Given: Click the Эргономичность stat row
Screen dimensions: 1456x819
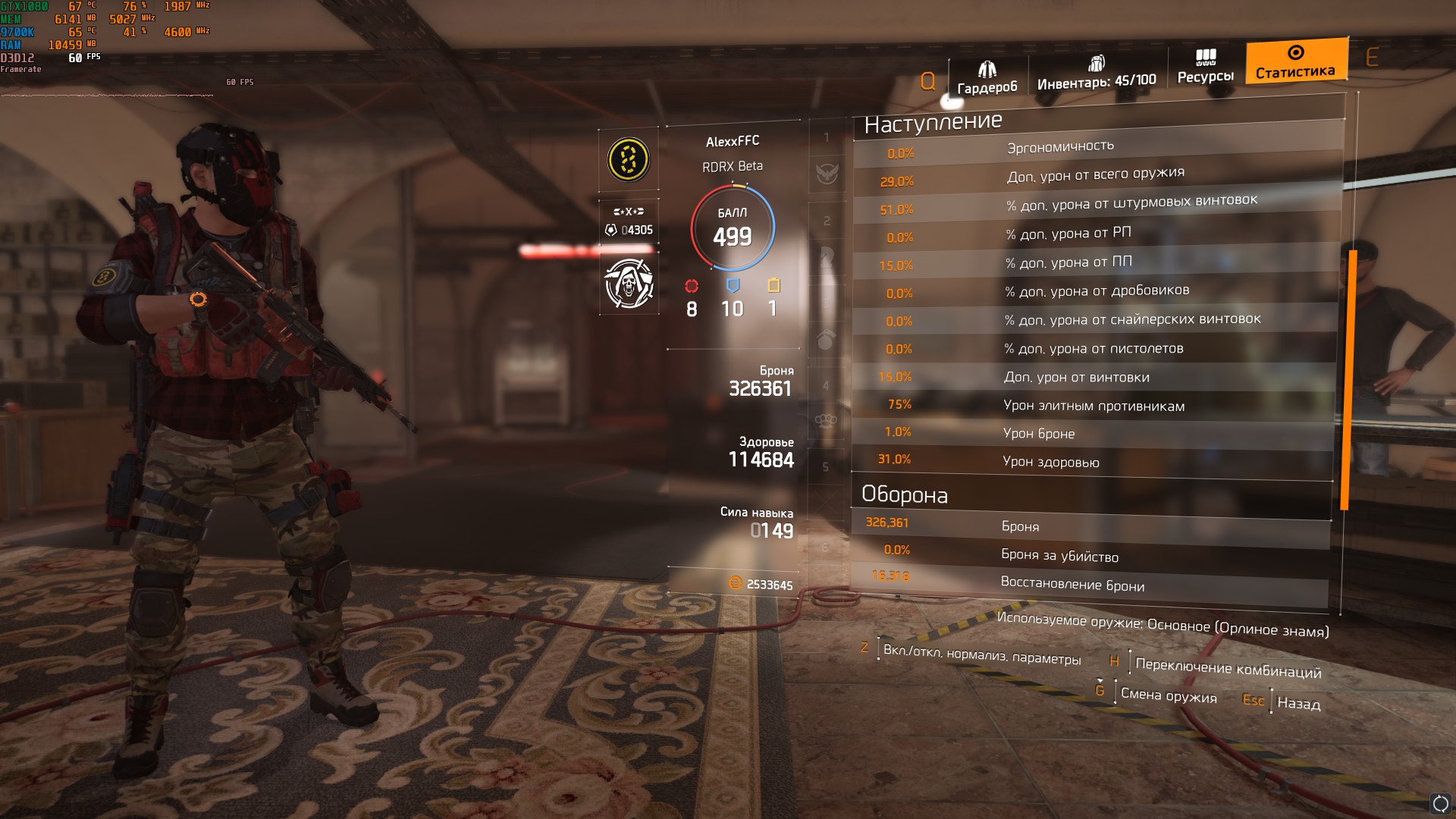Looking at the screenshot, I should (x=1097, y=148).
